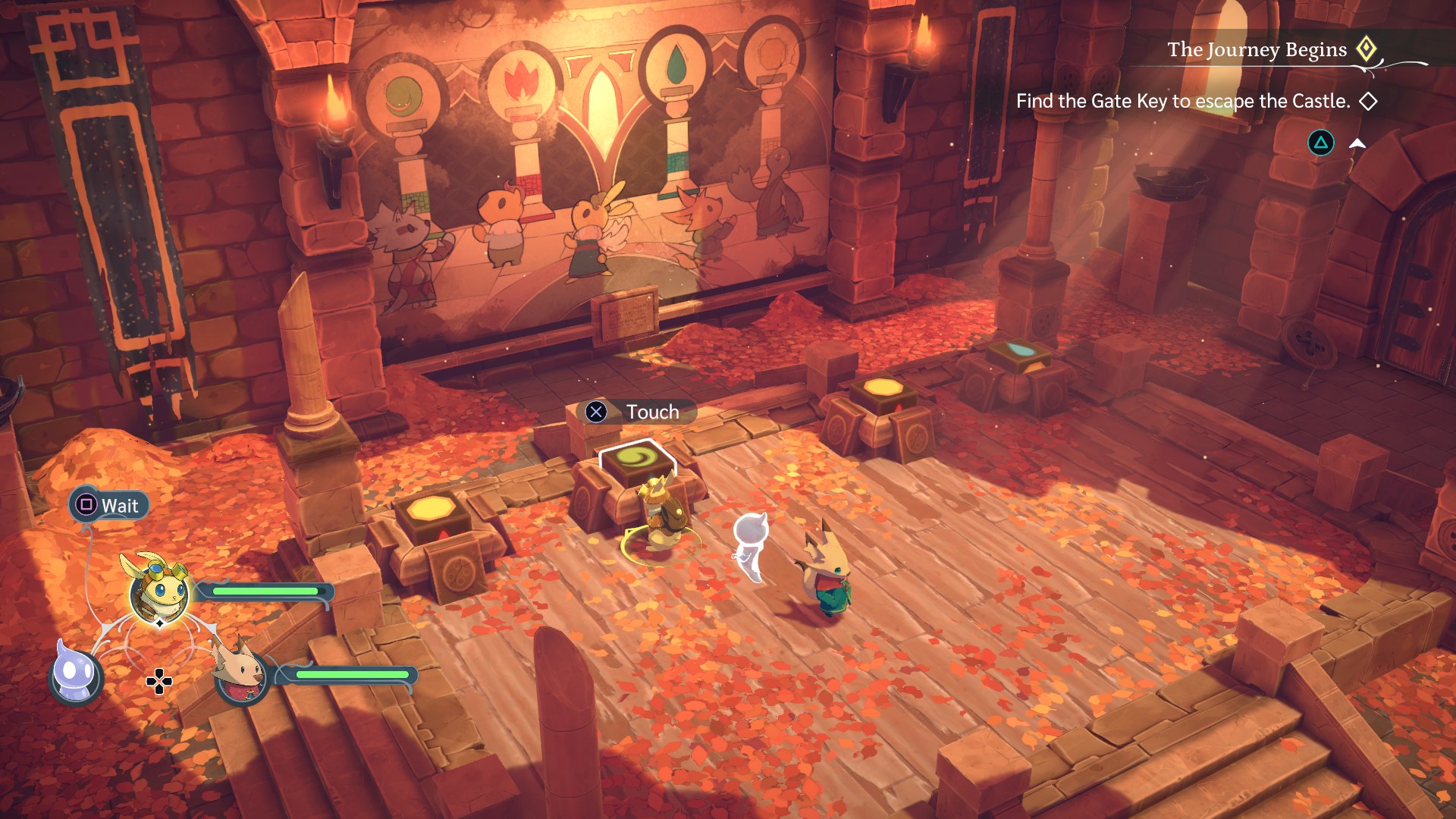
Task: Click the Find the Gate Key objective
Action: (1183, 102)
